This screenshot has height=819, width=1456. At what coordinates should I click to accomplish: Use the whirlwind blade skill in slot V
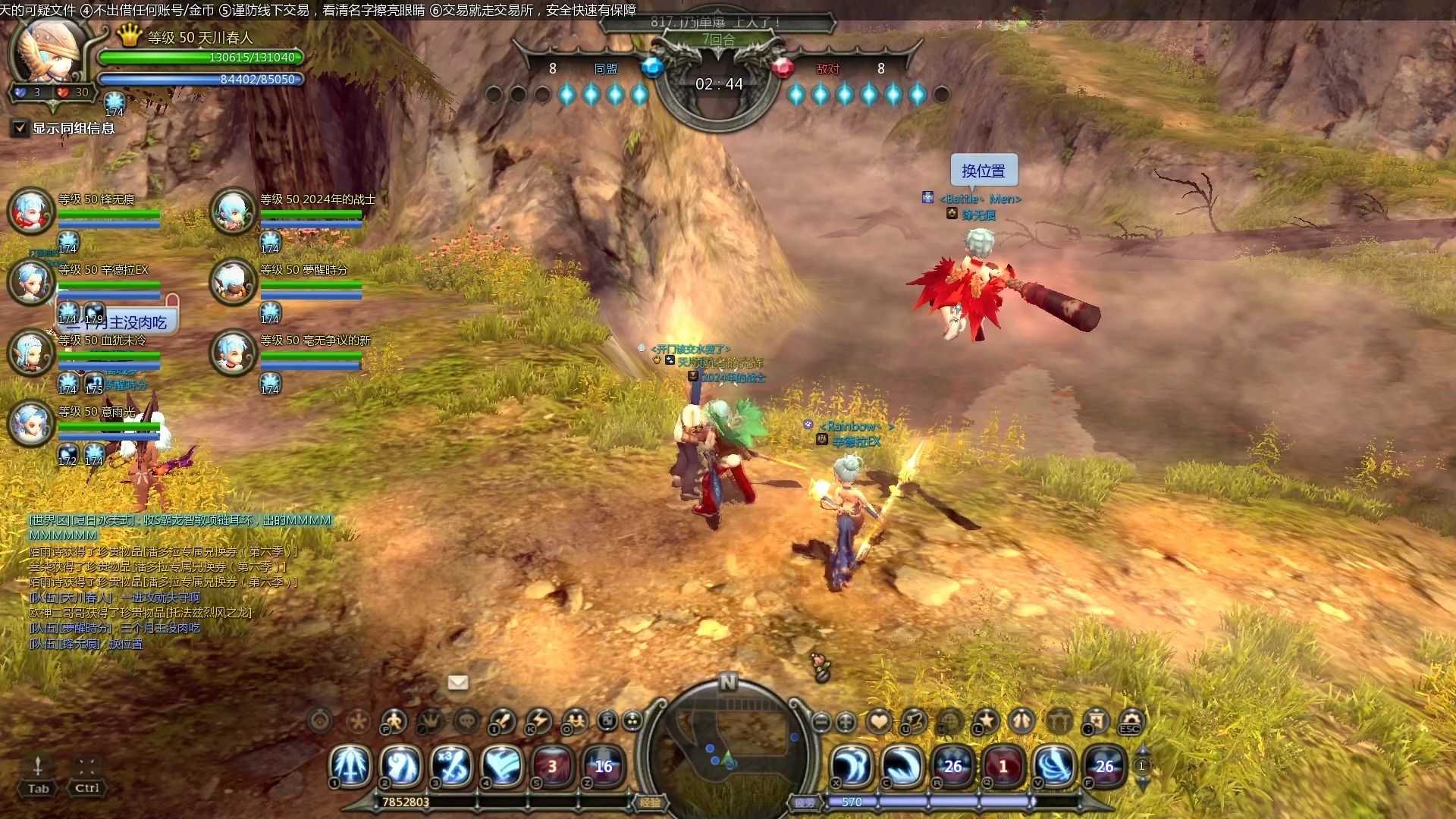[1054, 766]
